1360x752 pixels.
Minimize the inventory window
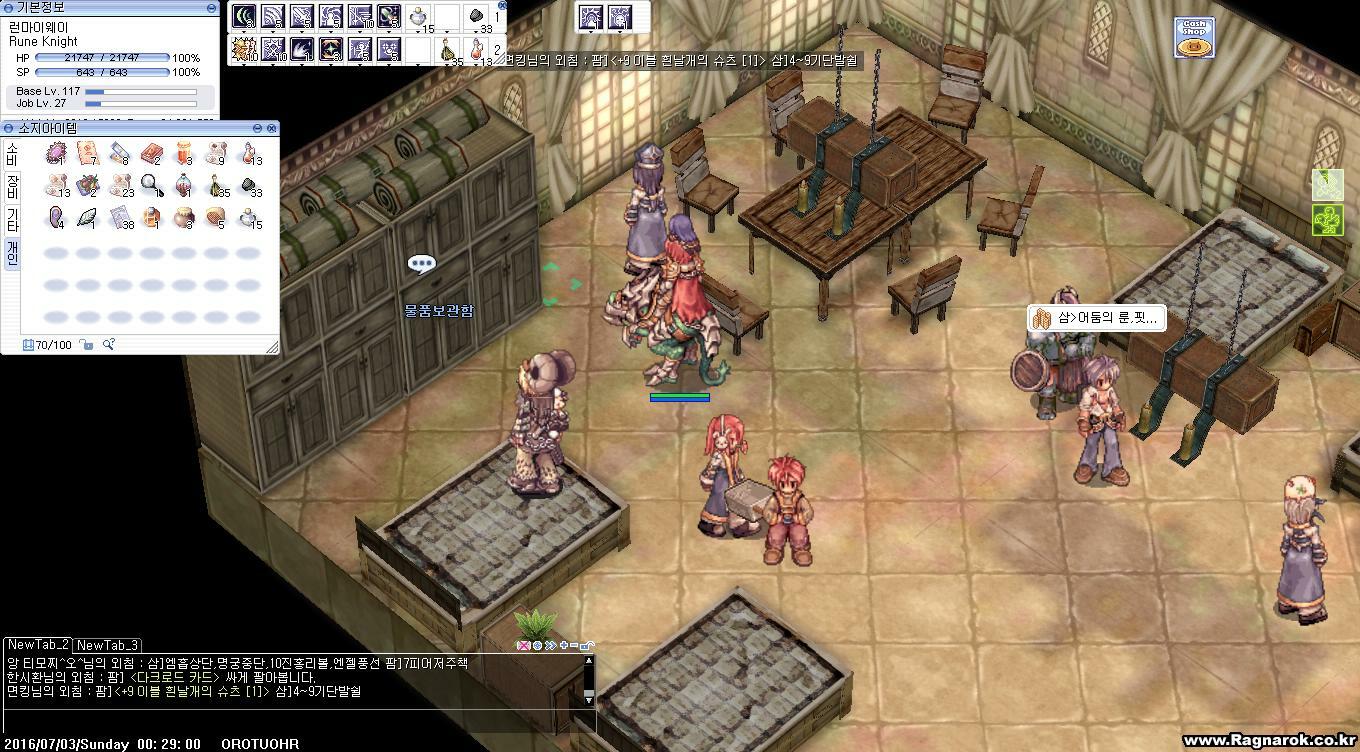258,128
